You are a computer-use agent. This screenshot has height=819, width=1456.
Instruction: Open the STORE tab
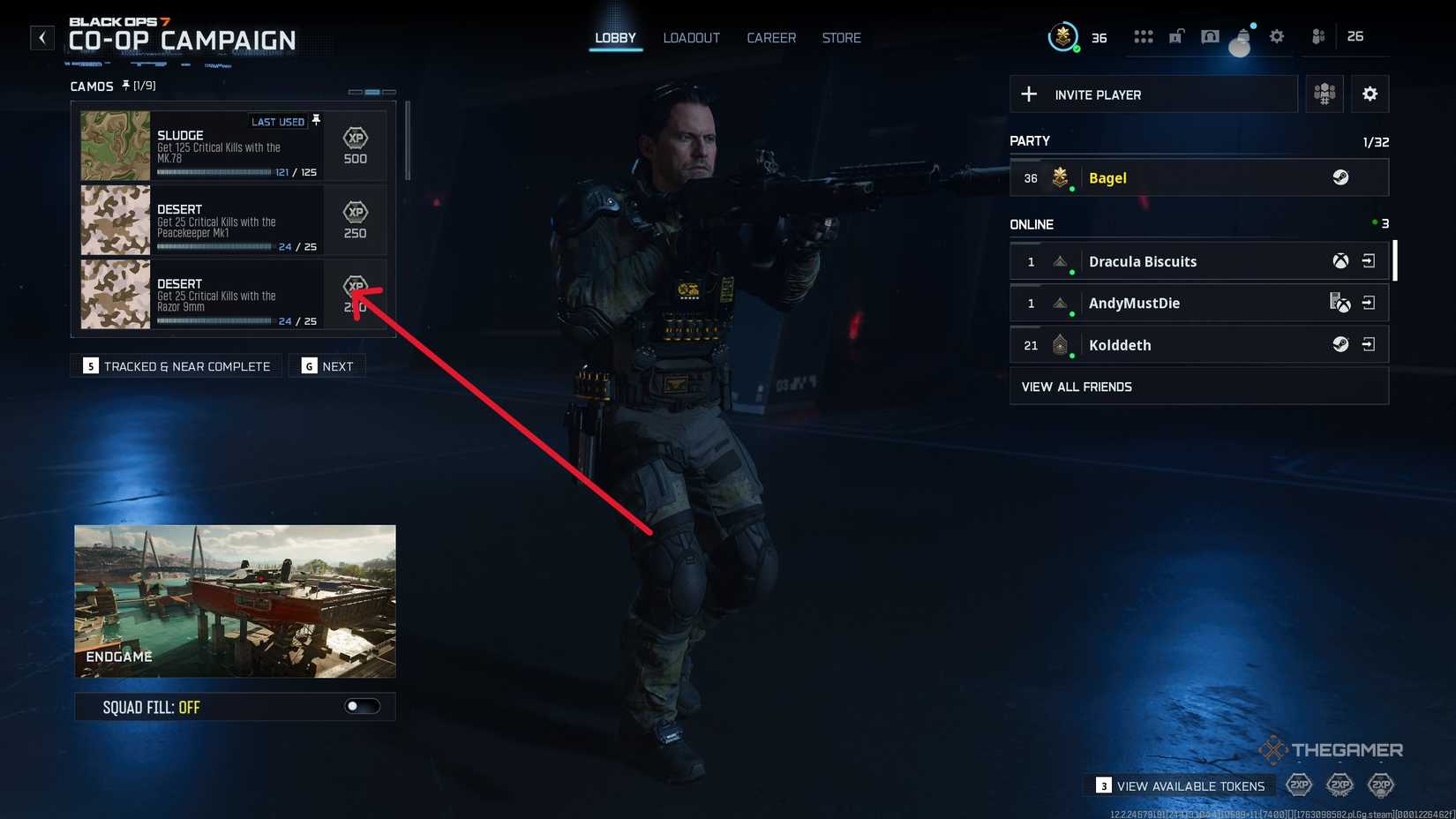840,38
